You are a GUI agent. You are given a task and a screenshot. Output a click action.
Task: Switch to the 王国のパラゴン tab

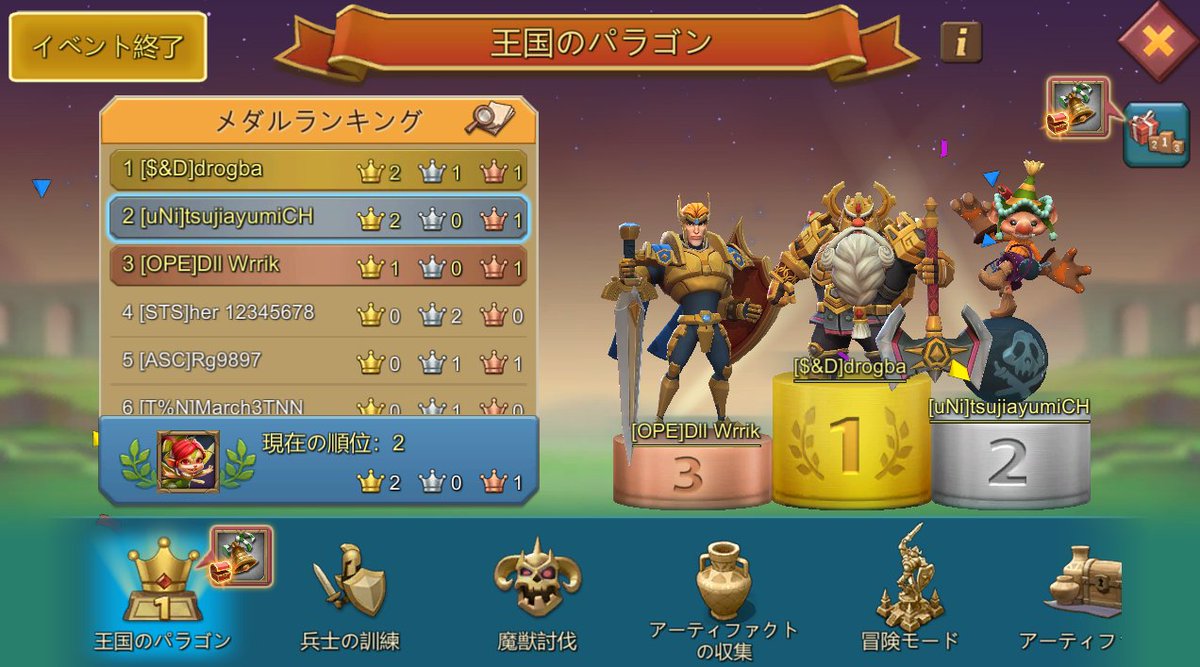pos(162,590)
